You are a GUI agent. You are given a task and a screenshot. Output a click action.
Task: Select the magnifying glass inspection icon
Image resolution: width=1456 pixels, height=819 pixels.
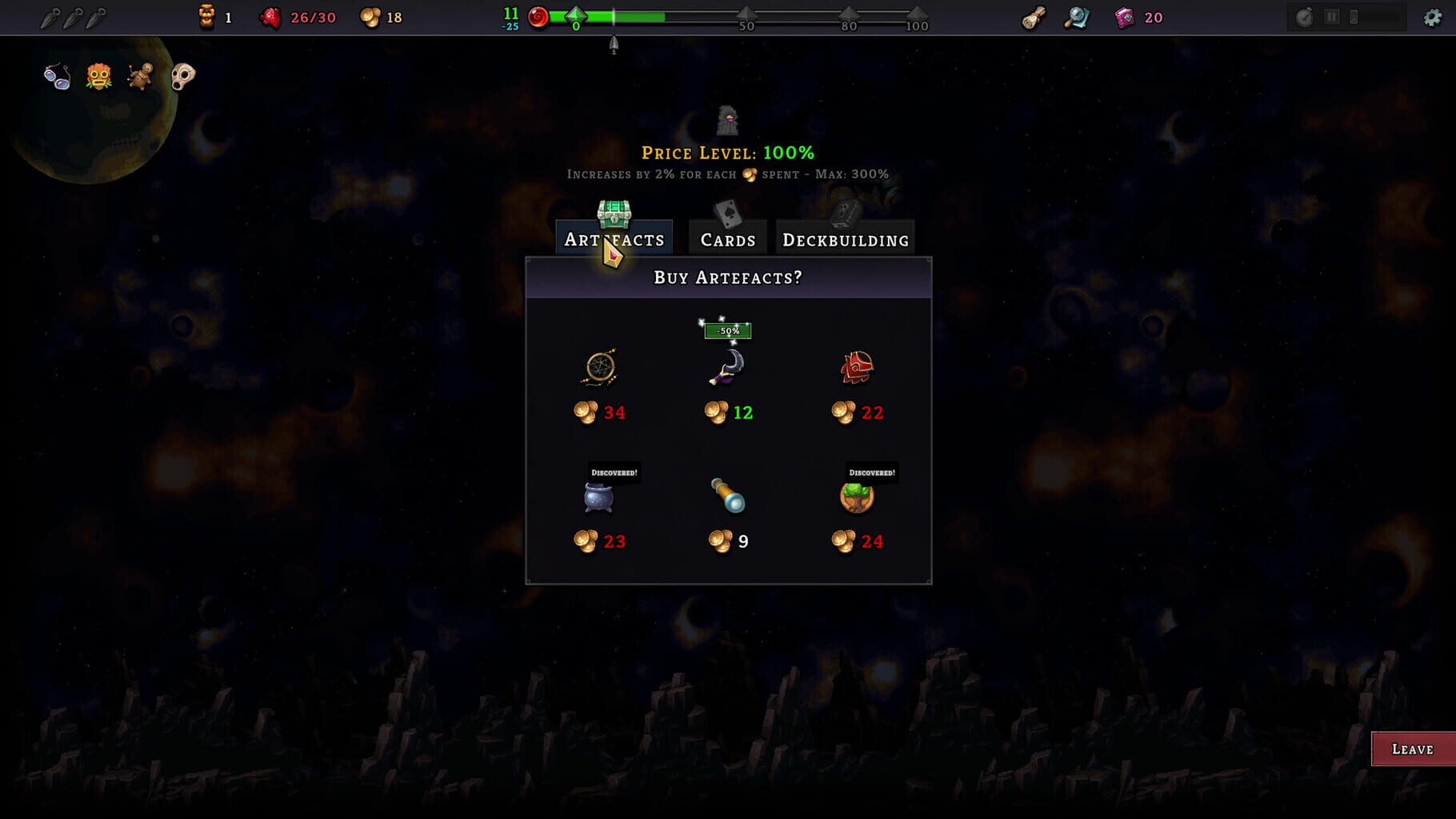tap(1076, 17)
